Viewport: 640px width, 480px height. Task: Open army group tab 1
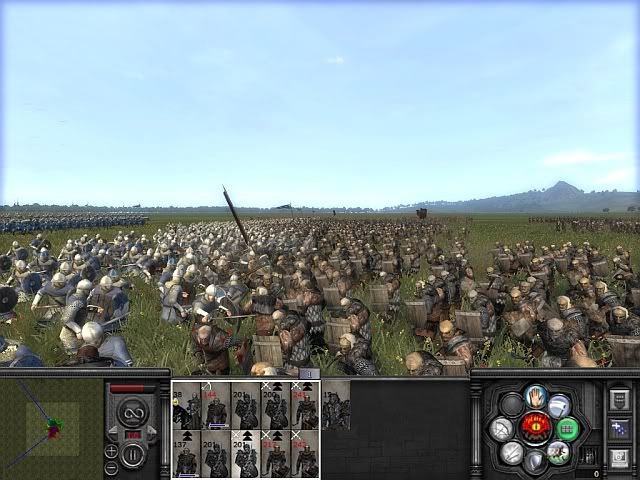coord(309,374)
